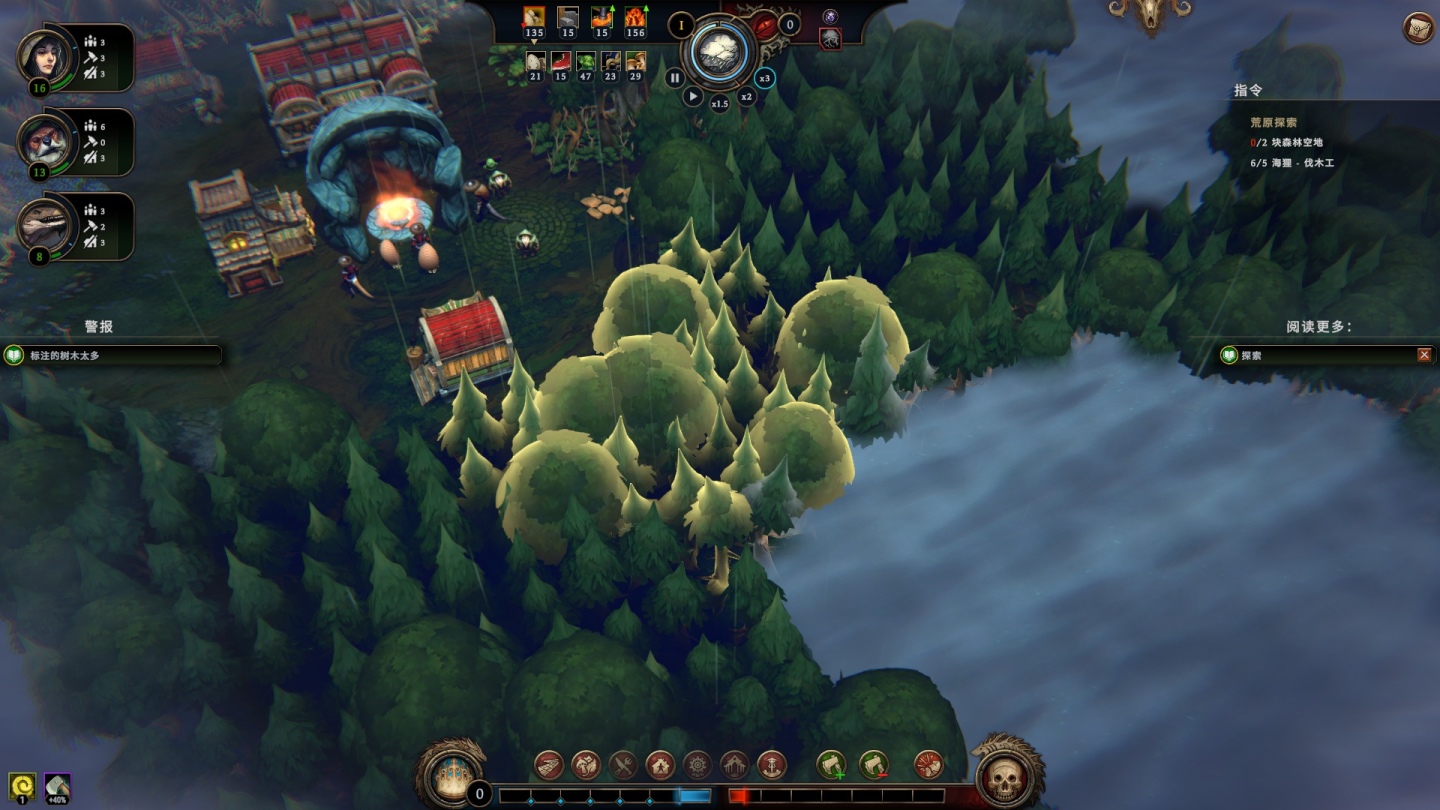Open the beaver villager portrait panel

click(45, 141)
